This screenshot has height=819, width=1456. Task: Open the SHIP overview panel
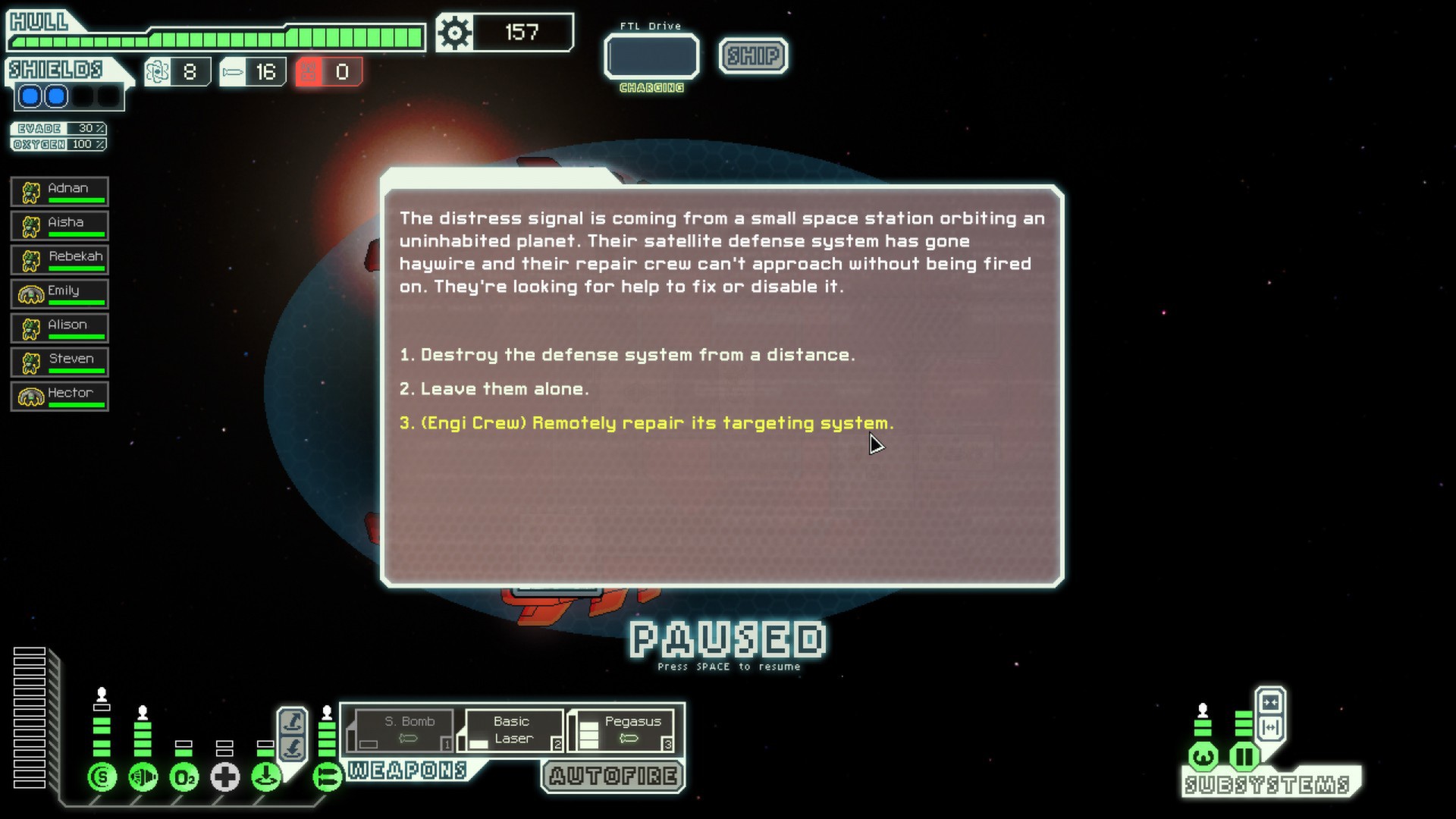(752, 55)
